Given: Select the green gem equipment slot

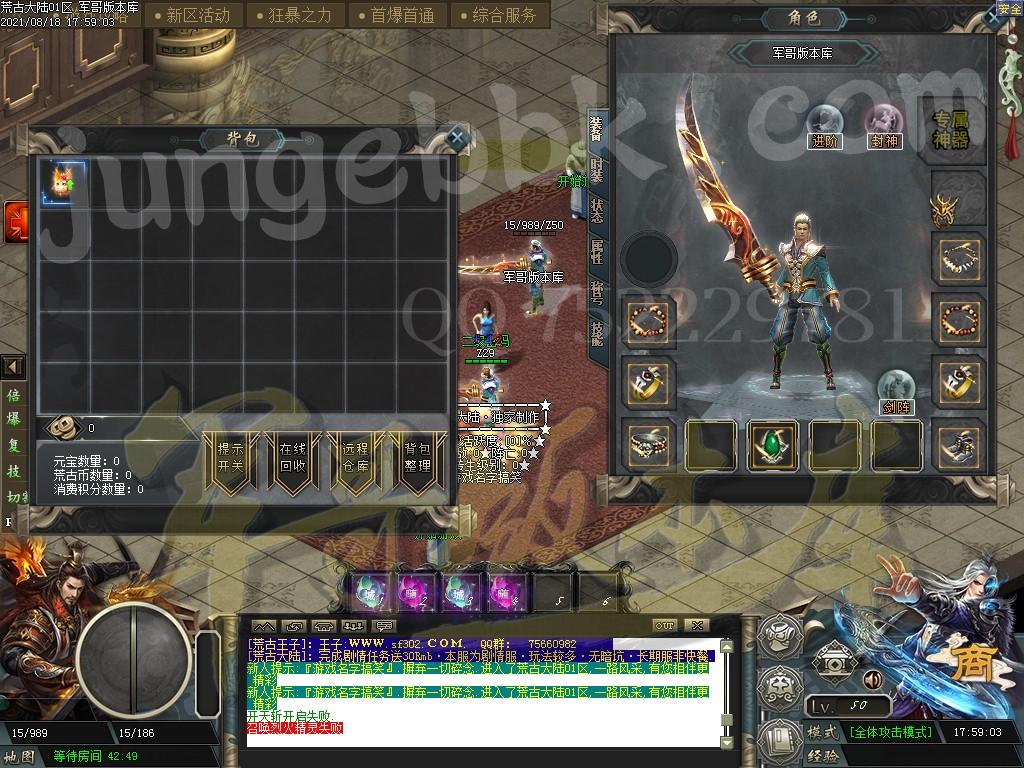Looking at the screenshot, I should pyautogui.click(x=774, y=444).
